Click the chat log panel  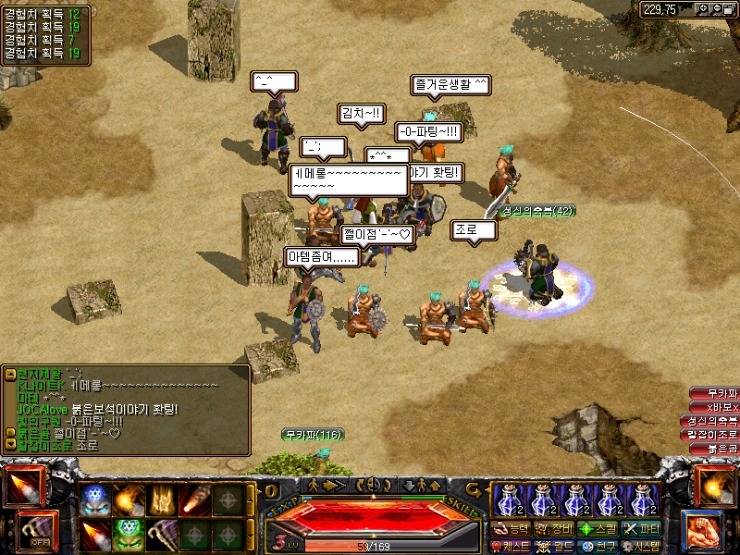(127, 408)
